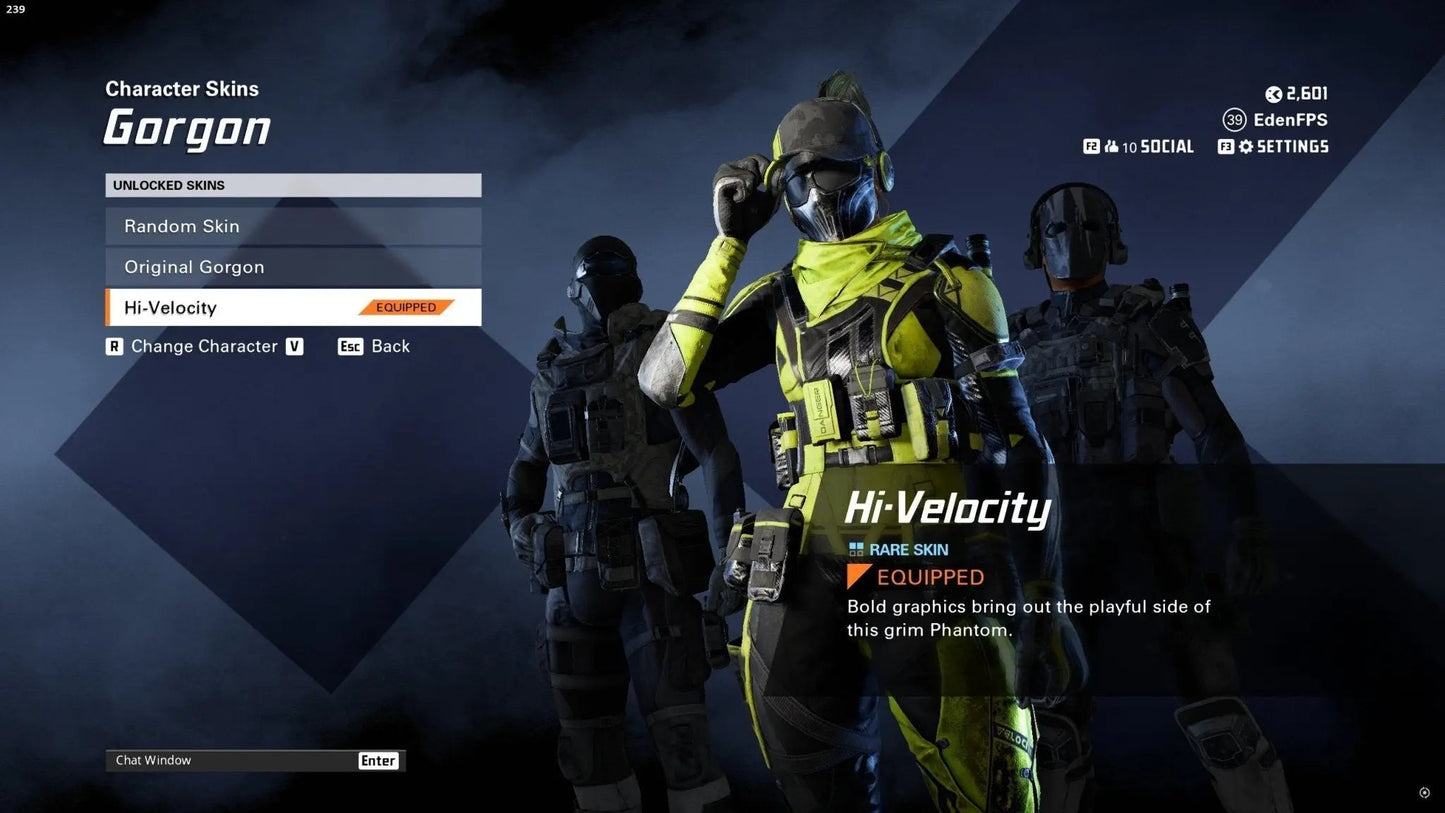Image resolution: width=1445 pixels, height=813 pixels.
Task: Open the Settings gear icon
Action: (1246, 146)
